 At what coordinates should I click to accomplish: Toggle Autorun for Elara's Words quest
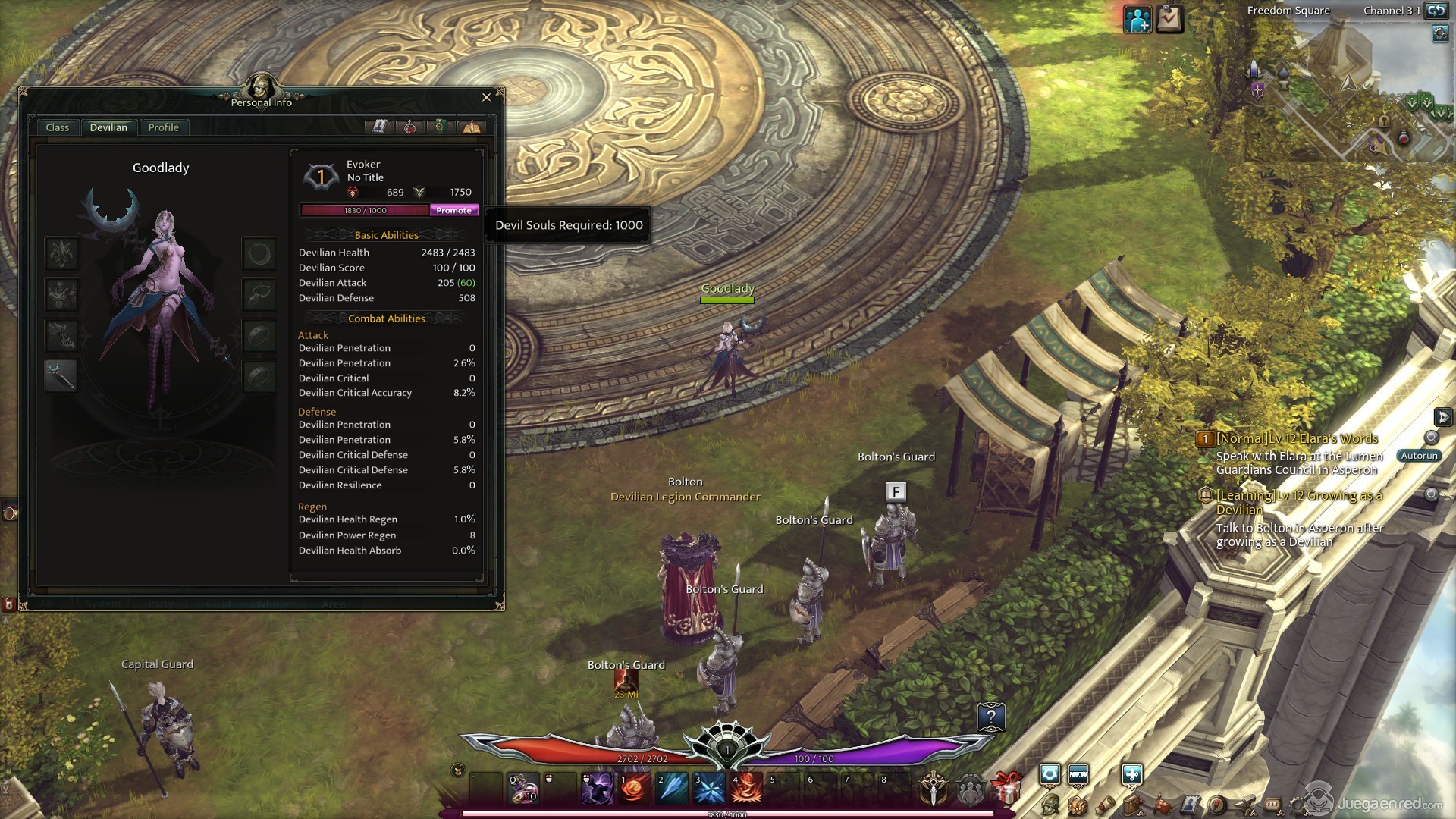pyautogui.click(x=1419, y=456)
